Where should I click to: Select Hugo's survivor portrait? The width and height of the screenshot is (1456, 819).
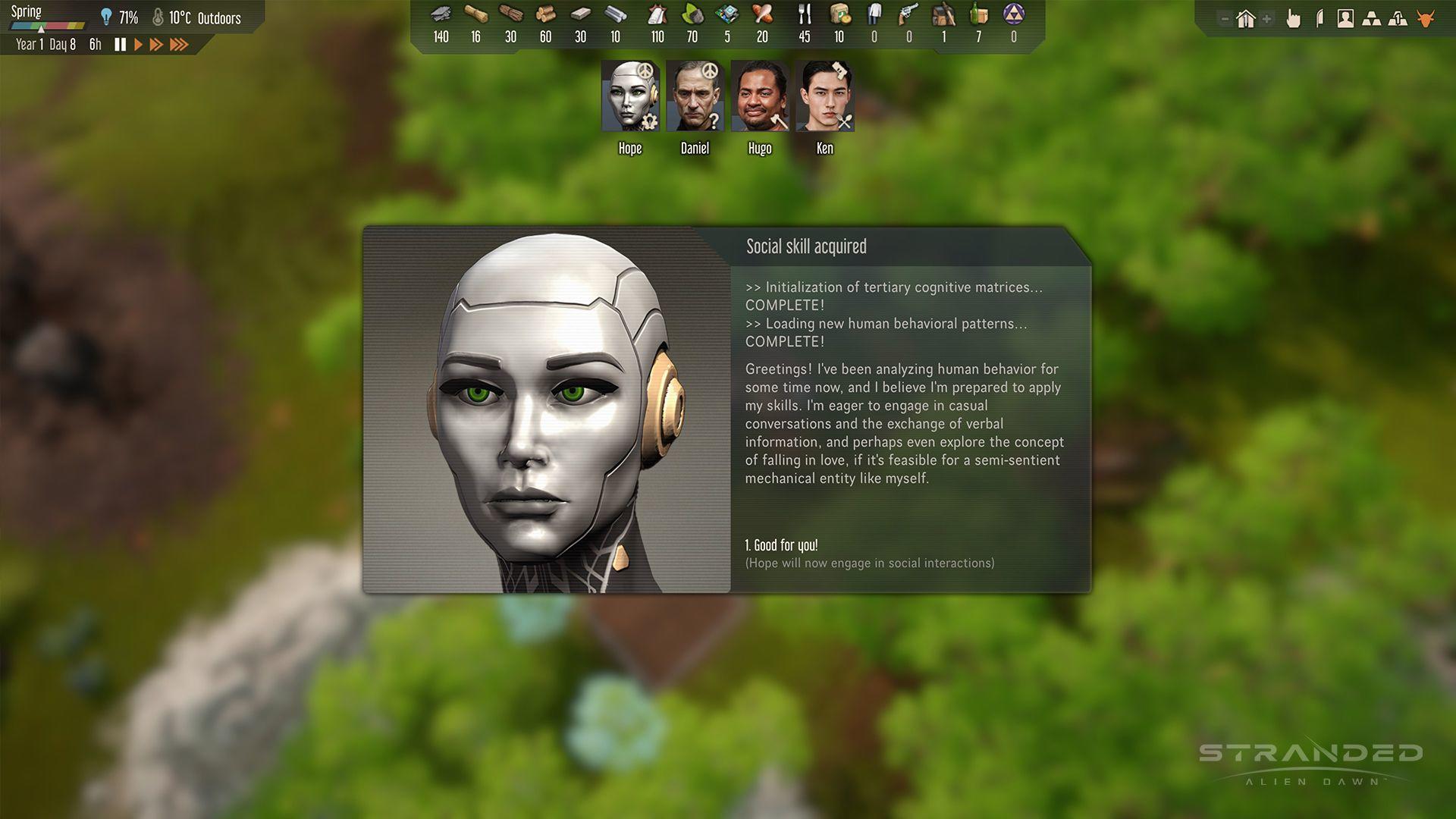tap(760, 97)
